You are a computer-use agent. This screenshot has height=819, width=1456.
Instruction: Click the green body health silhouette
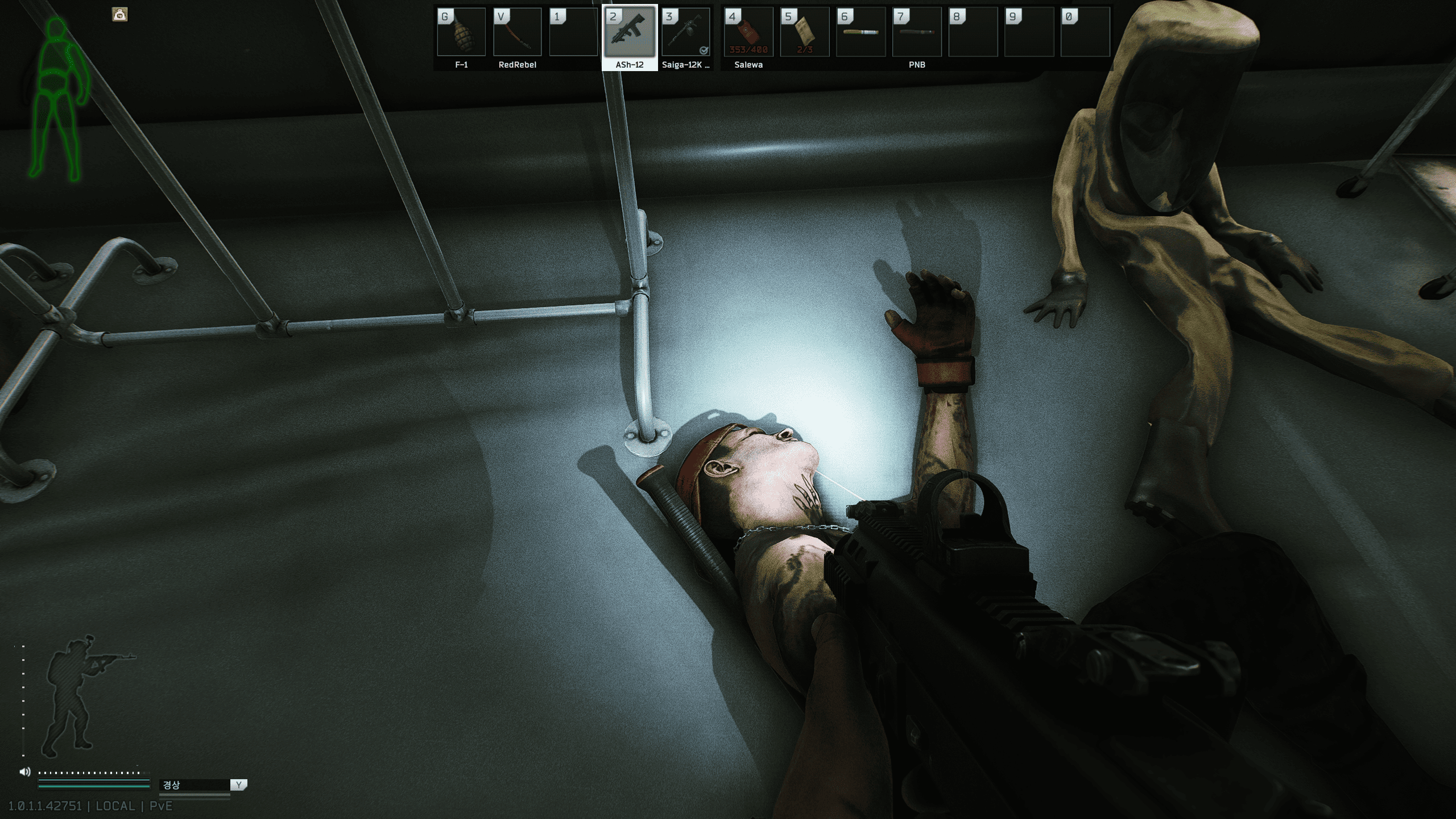point(58,100)
